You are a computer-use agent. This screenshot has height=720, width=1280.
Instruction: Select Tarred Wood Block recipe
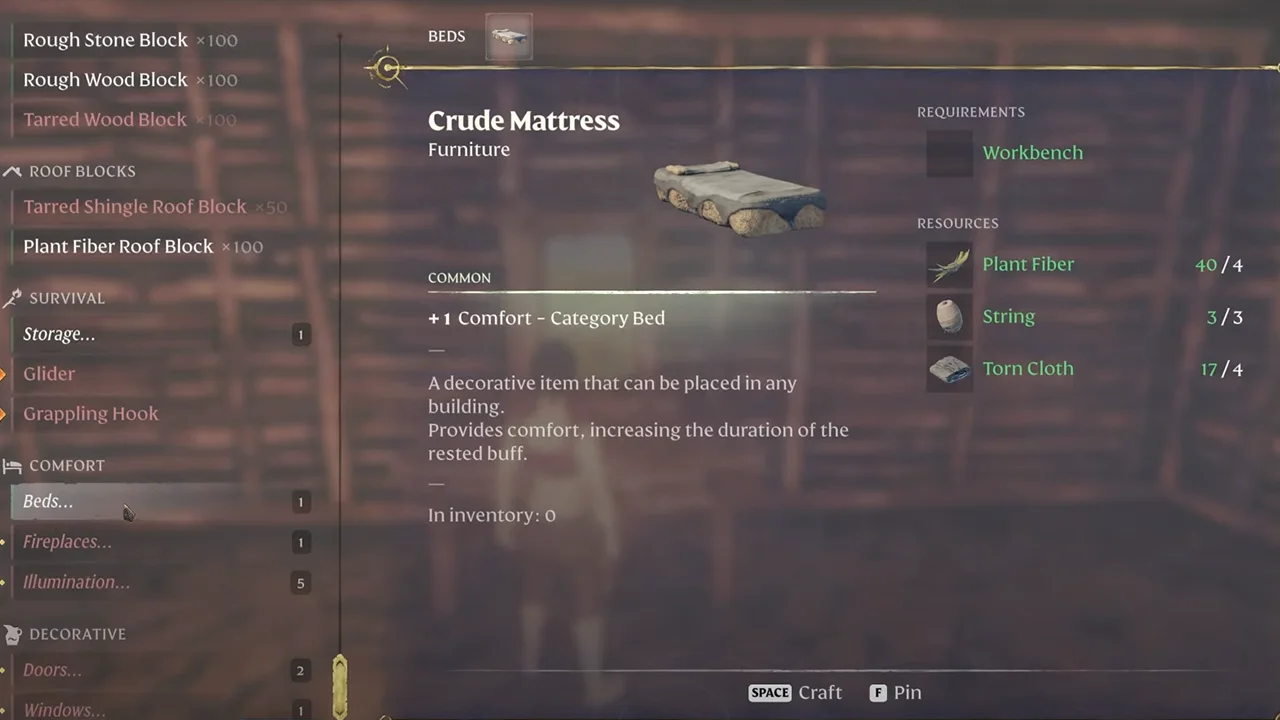point(105,120)
